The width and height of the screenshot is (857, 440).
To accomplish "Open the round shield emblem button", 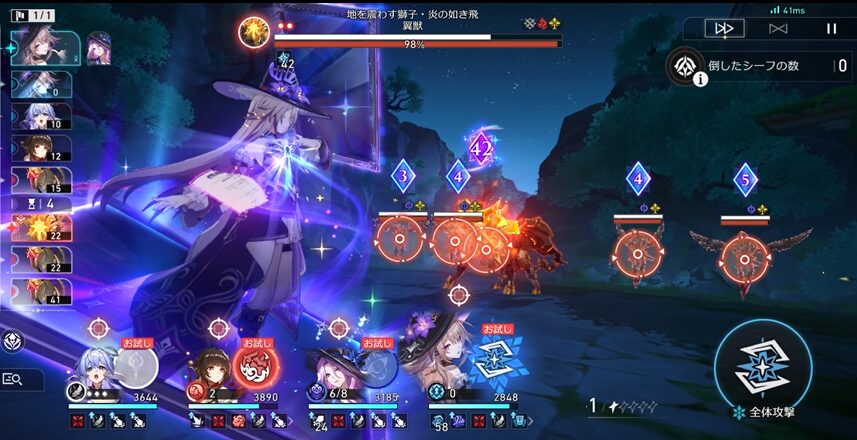I will pyautogui.click(x=14, y=340).
